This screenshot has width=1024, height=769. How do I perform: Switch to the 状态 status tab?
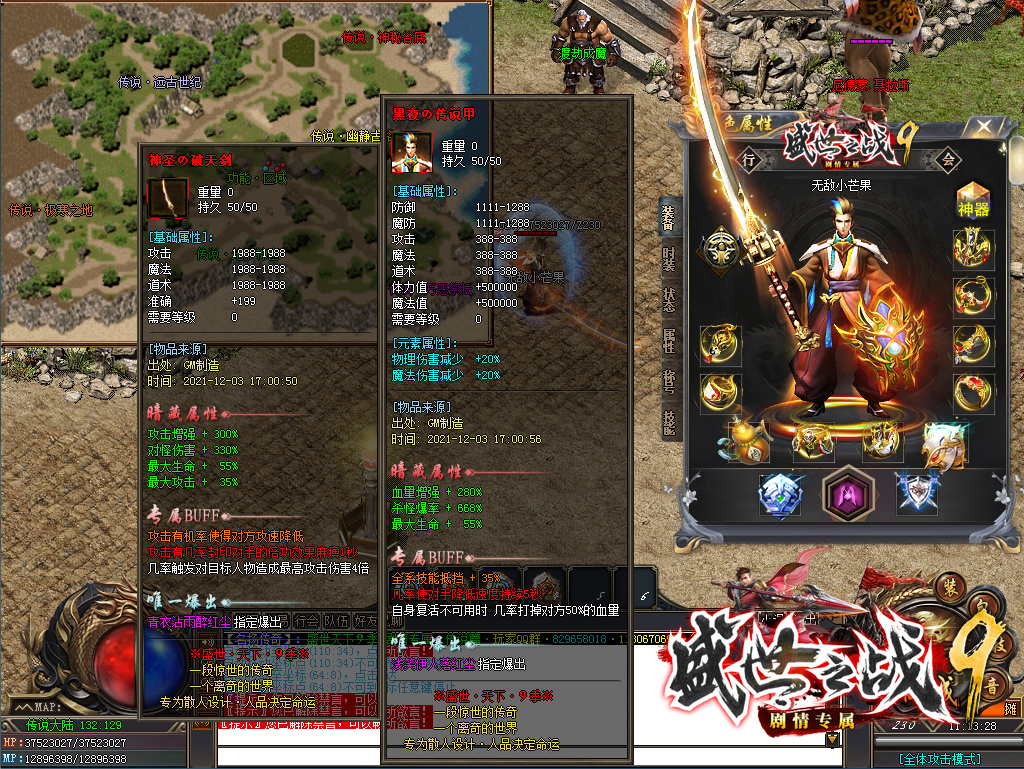coord(668,299)
